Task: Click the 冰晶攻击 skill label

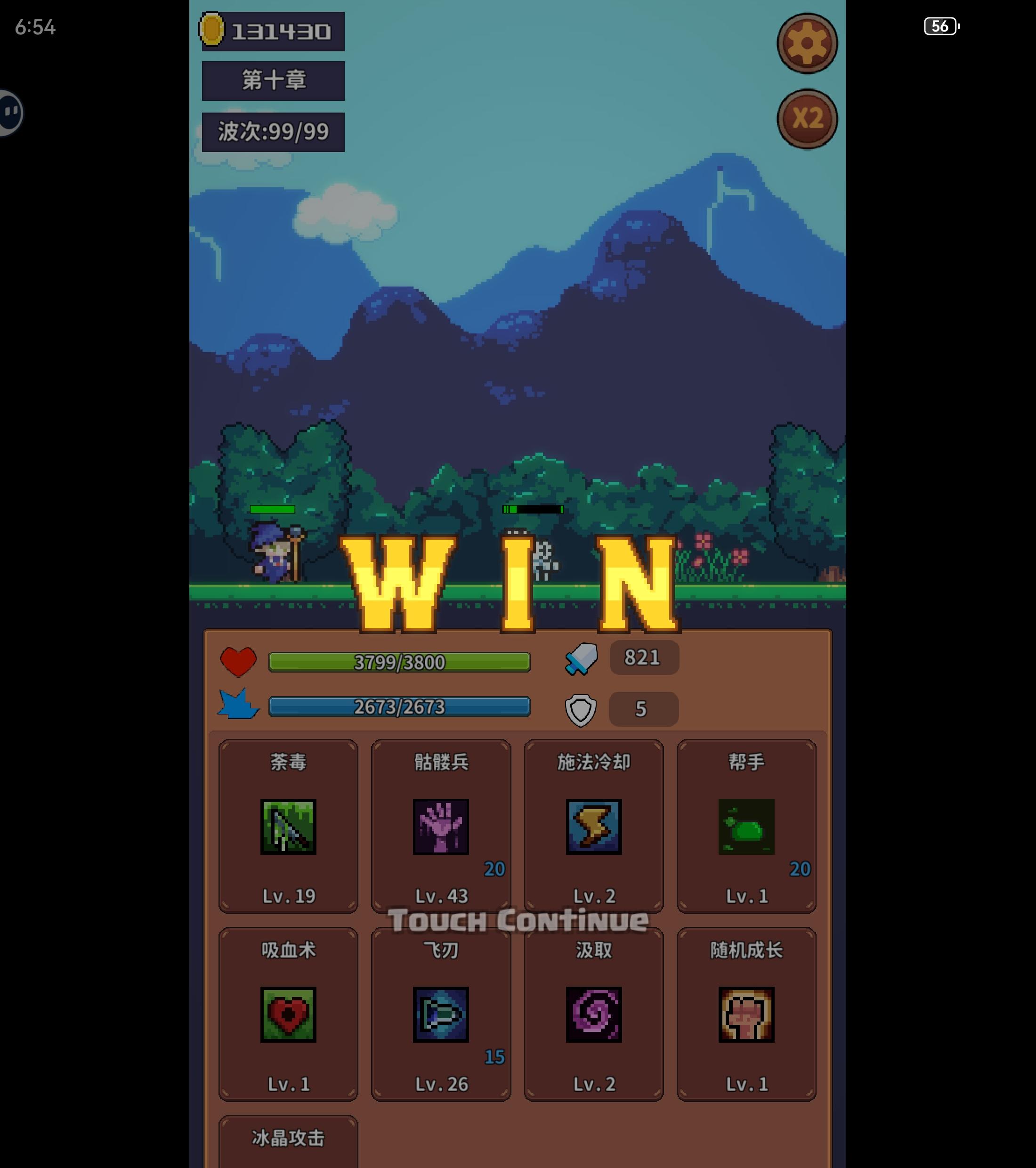Action: click(287, 1139)
